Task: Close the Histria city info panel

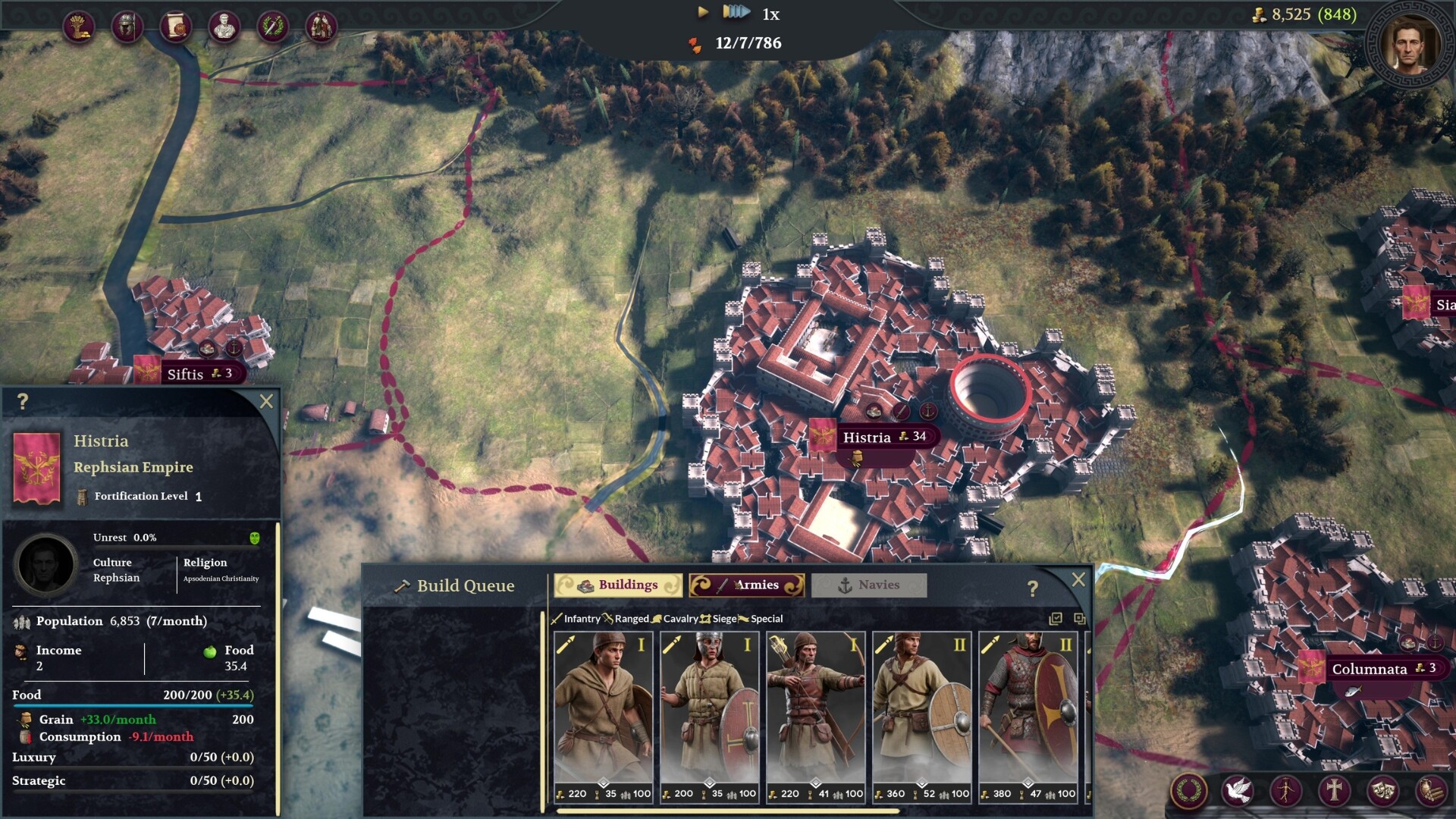Action: (x=266, y=401)
